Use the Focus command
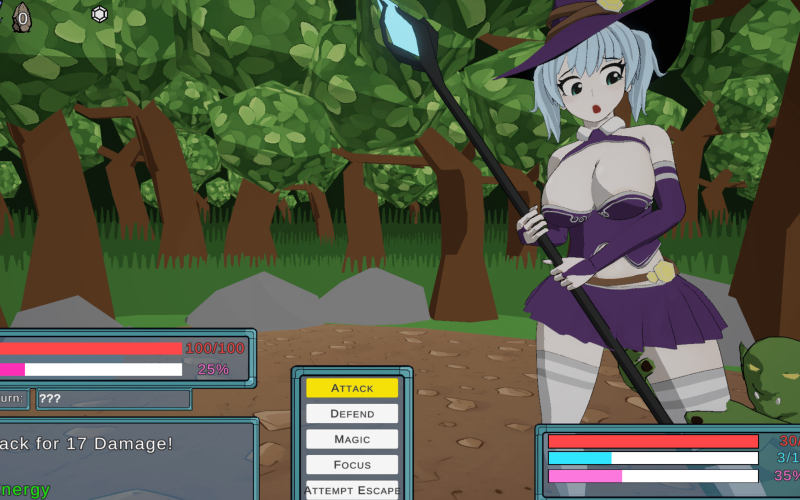The width and height of the screenshot is (800, 500). click(x=352, y=465)
